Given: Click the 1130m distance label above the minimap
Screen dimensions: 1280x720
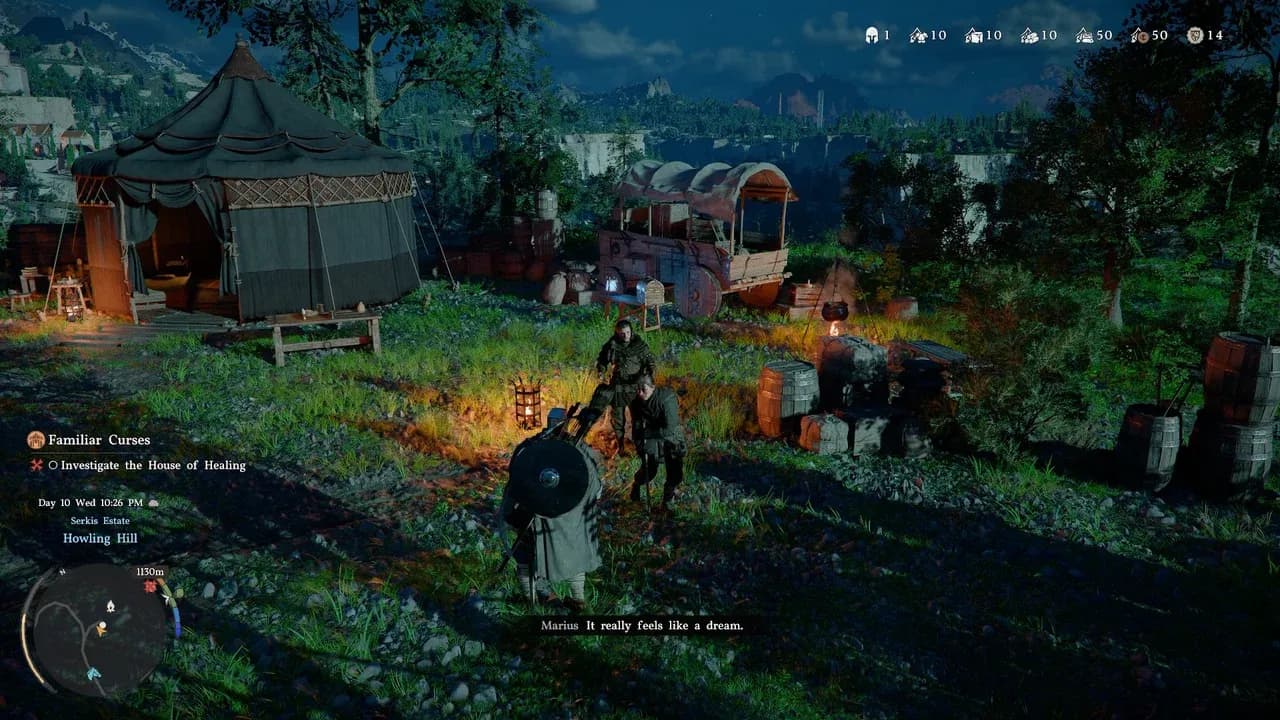Looking at the screenshot, I should [x=150, y=572].
